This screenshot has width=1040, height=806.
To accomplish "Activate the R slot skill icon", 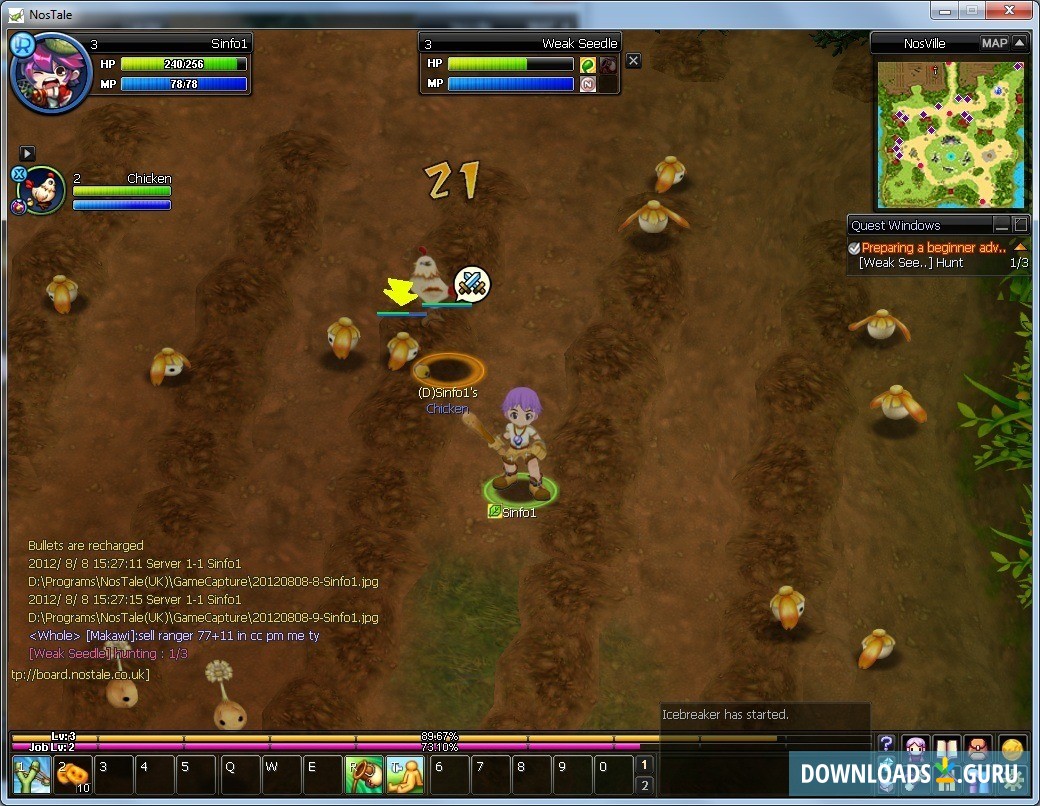I will click(364, 775).
